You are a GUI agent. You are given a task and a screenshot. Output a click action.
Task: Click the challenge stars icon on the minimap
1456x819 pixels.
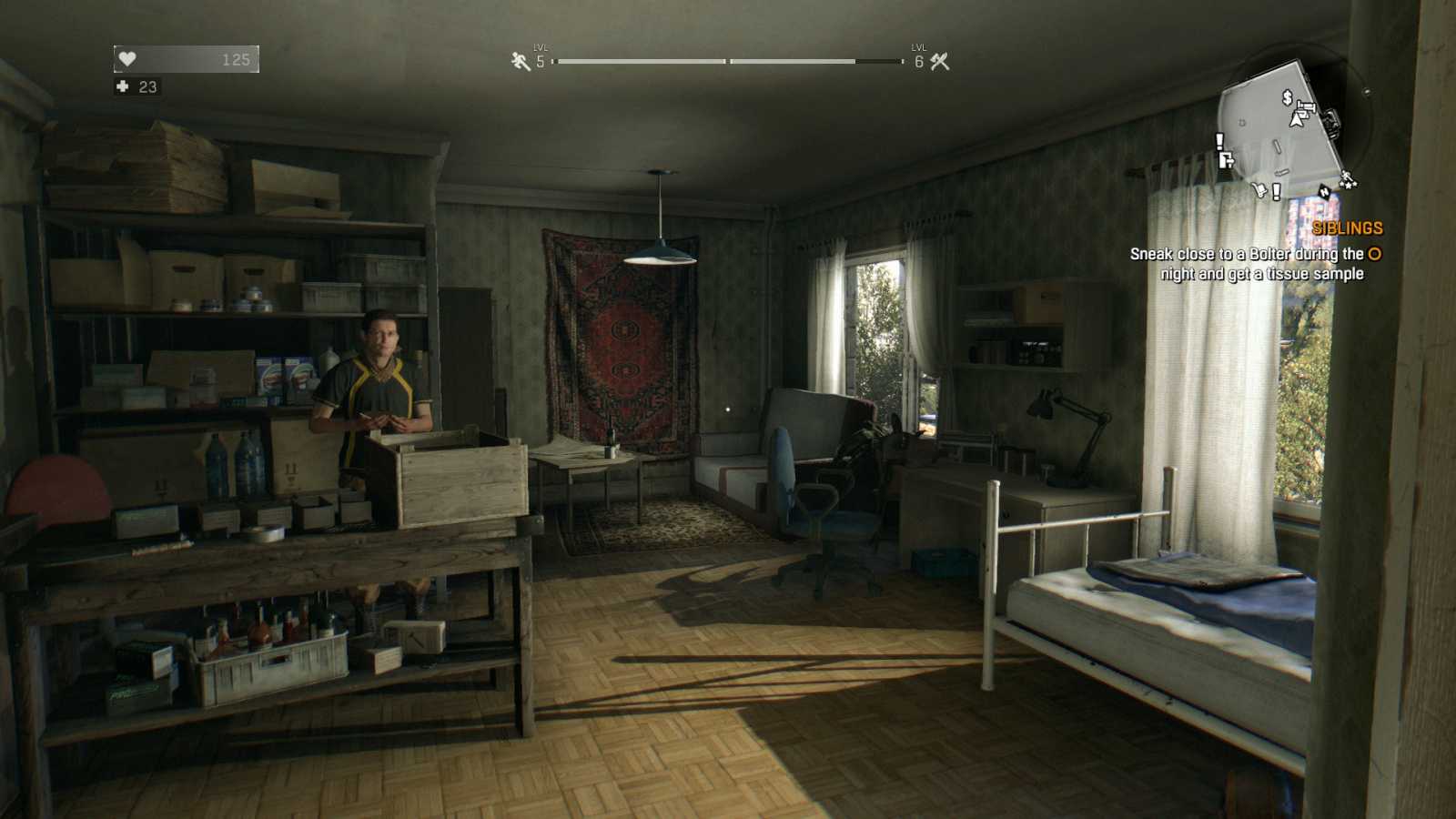point(1348,178)
